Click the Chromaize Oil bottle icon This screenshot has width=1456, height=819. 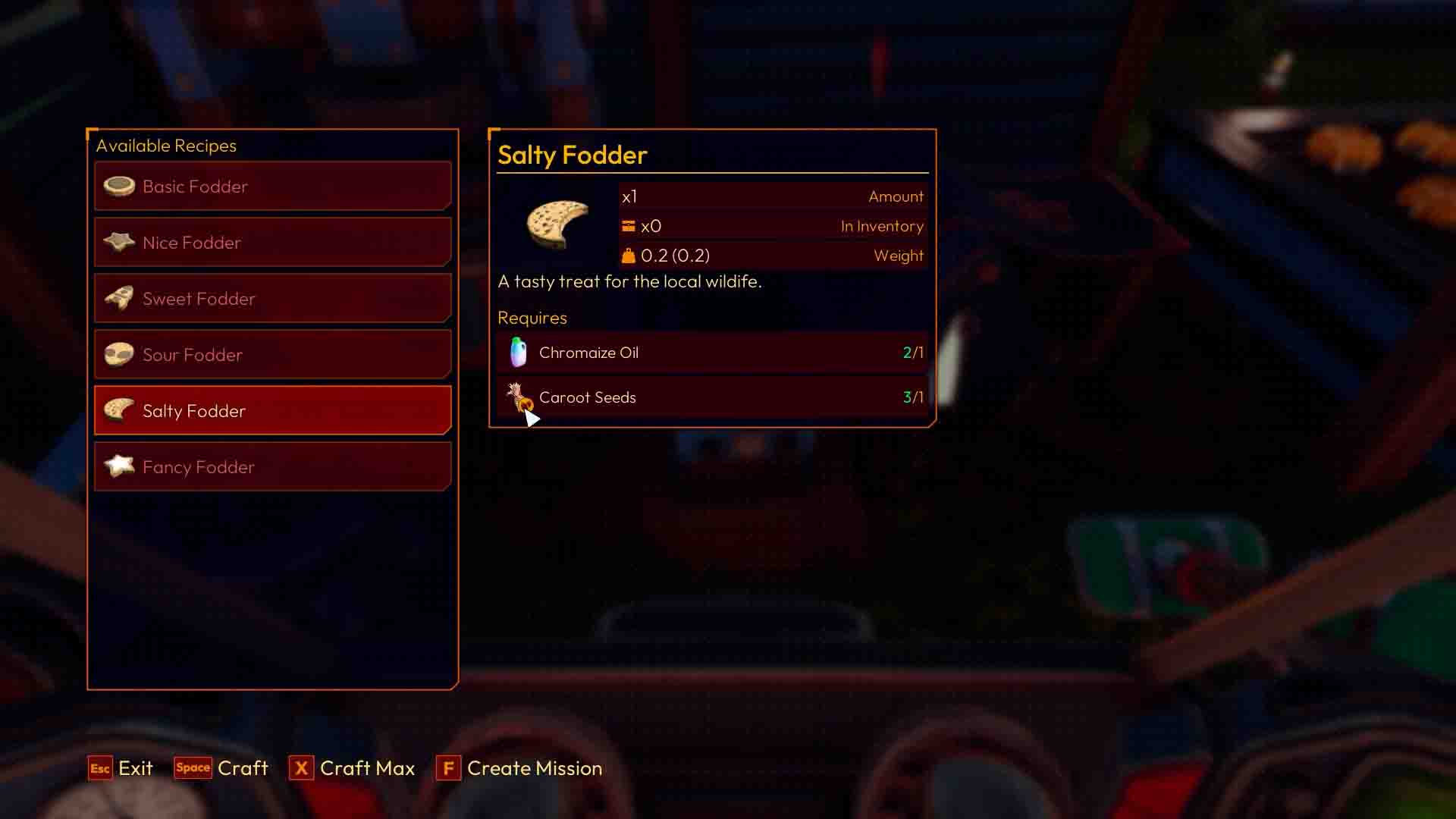click(x=517, y=352)
